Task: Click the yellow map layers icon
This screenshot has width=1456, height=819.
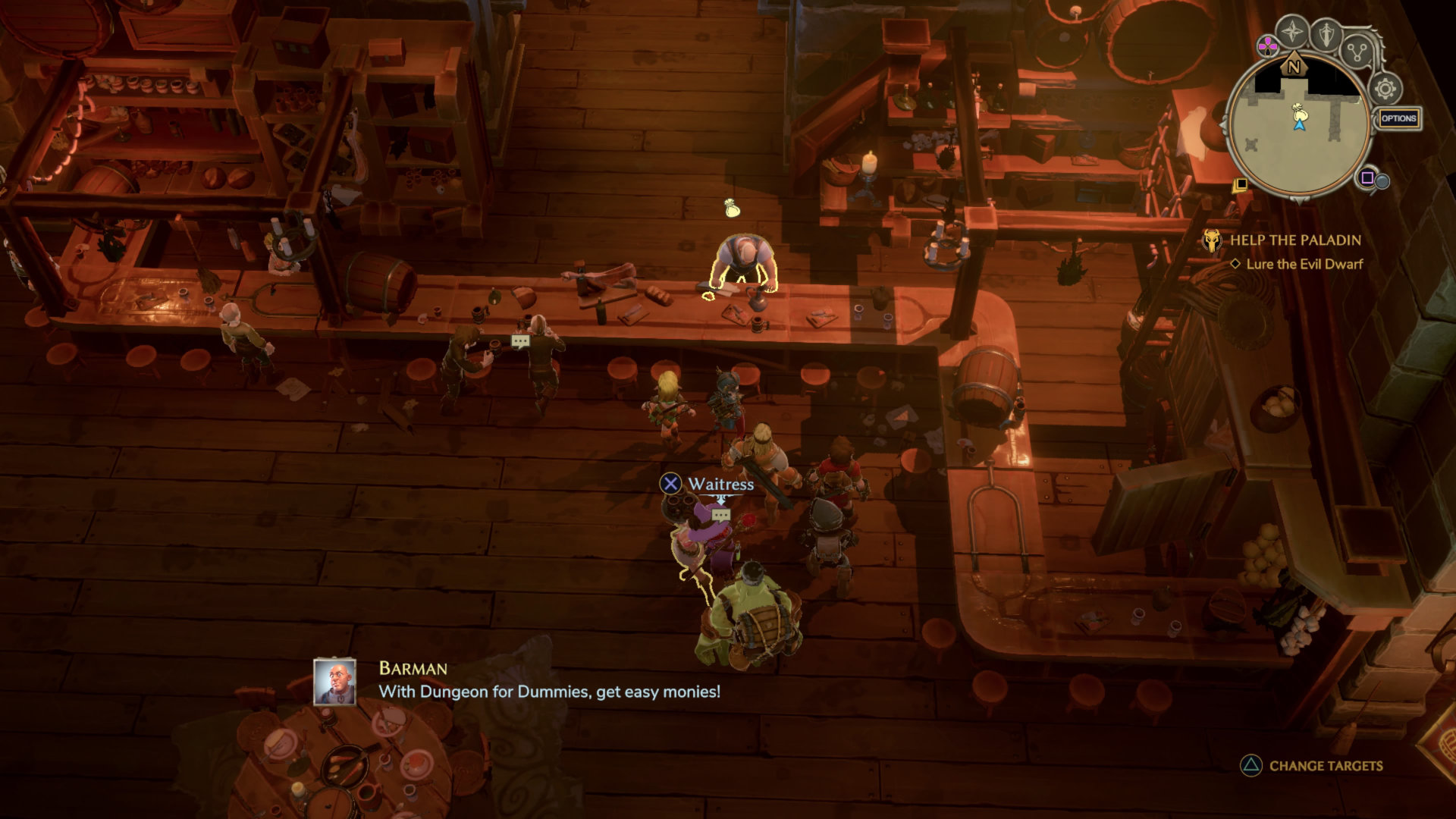Action: (x=1240, y=184)
